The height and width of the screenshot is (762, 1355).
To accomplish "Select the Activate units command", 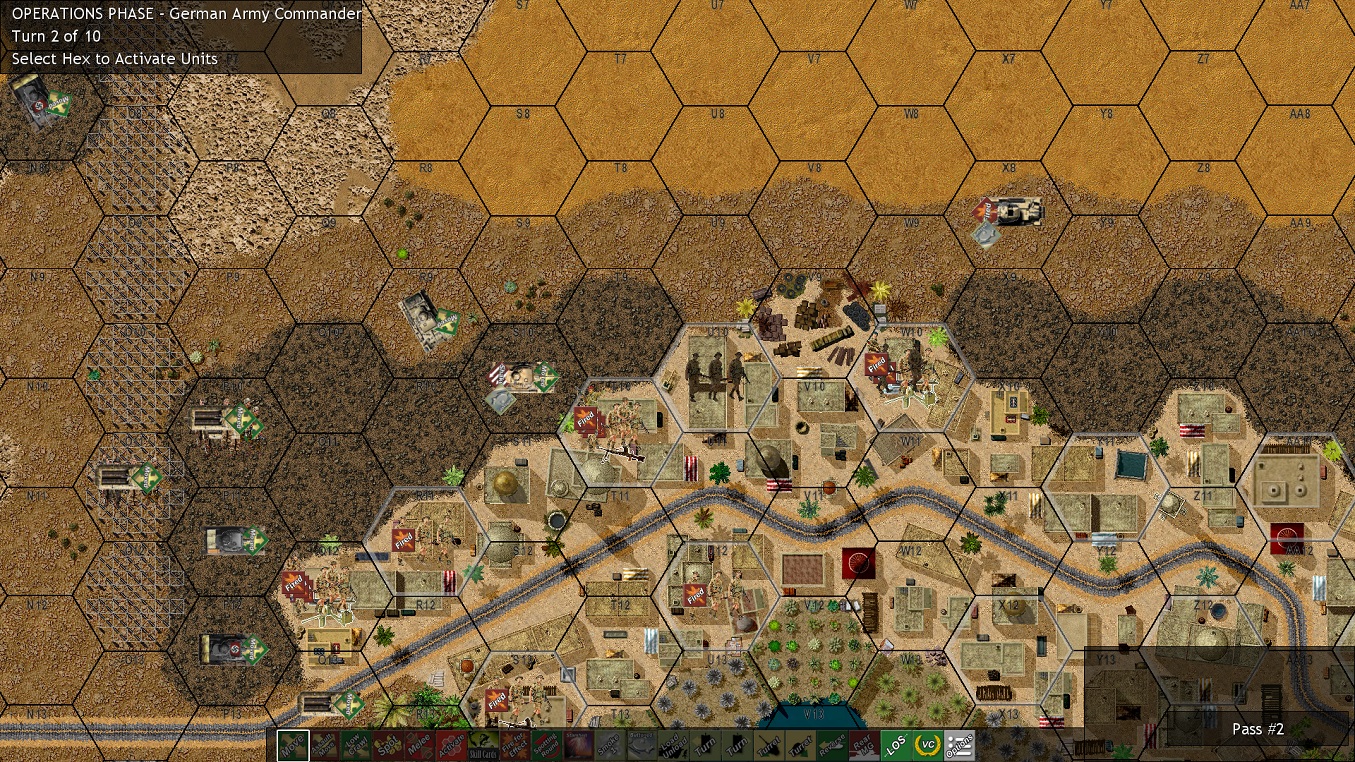I will click(454, 745).
